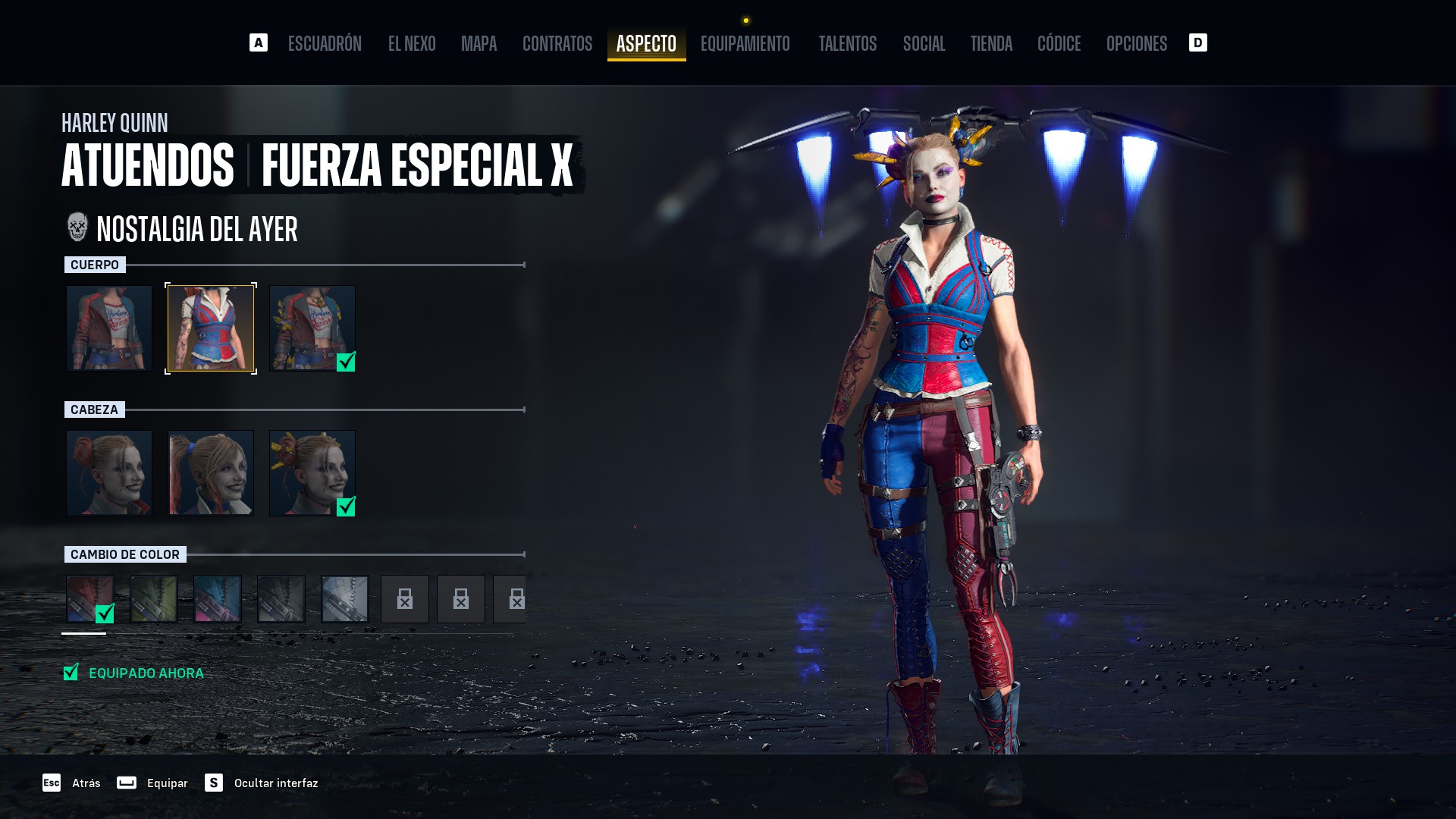Pick the equipped body outfit with checkmark
Screen dimensions: 1456x819
click(x=312, y=328)
